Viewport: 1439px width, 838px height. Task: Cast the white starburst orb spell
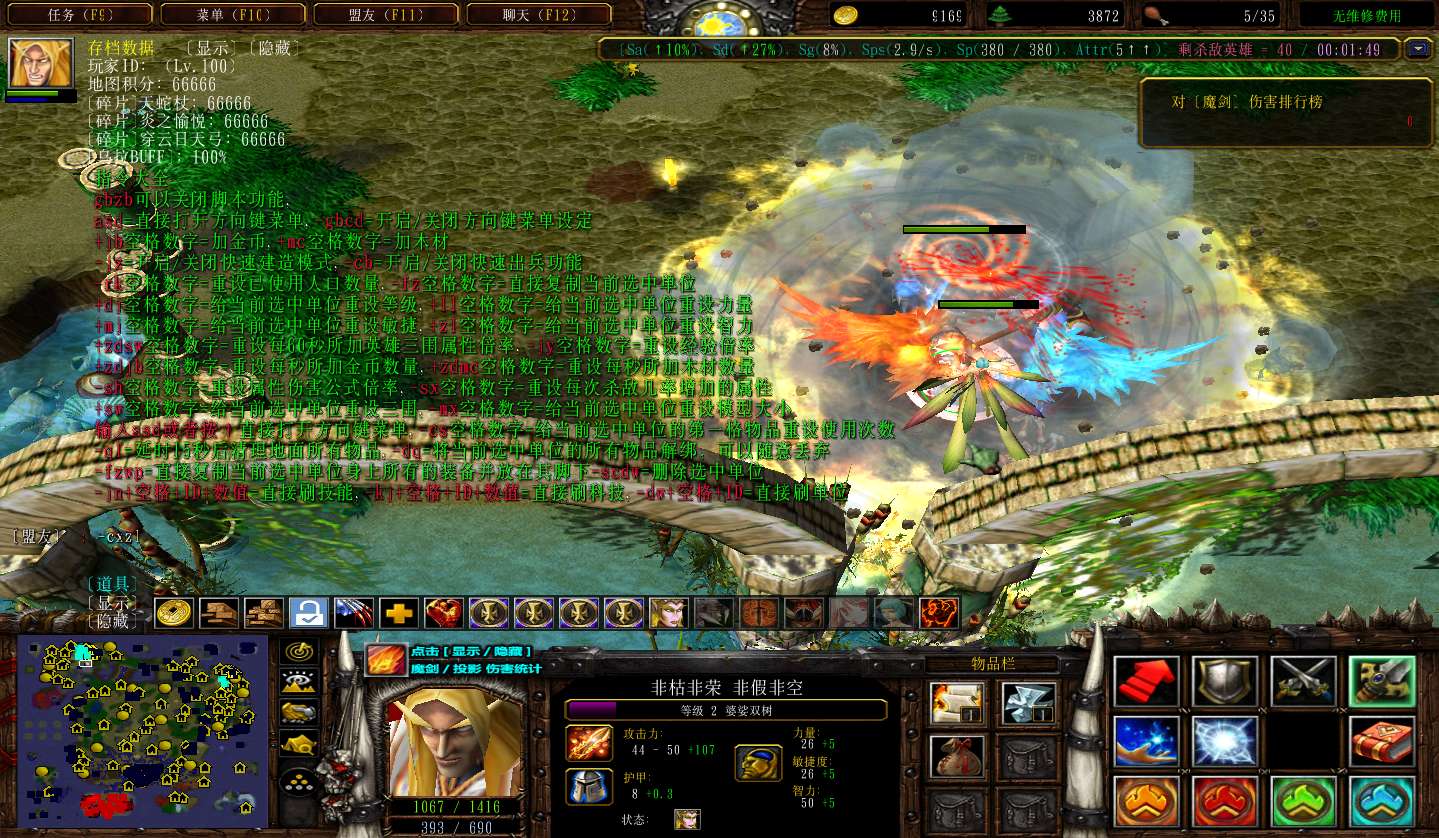(1224, 741)
